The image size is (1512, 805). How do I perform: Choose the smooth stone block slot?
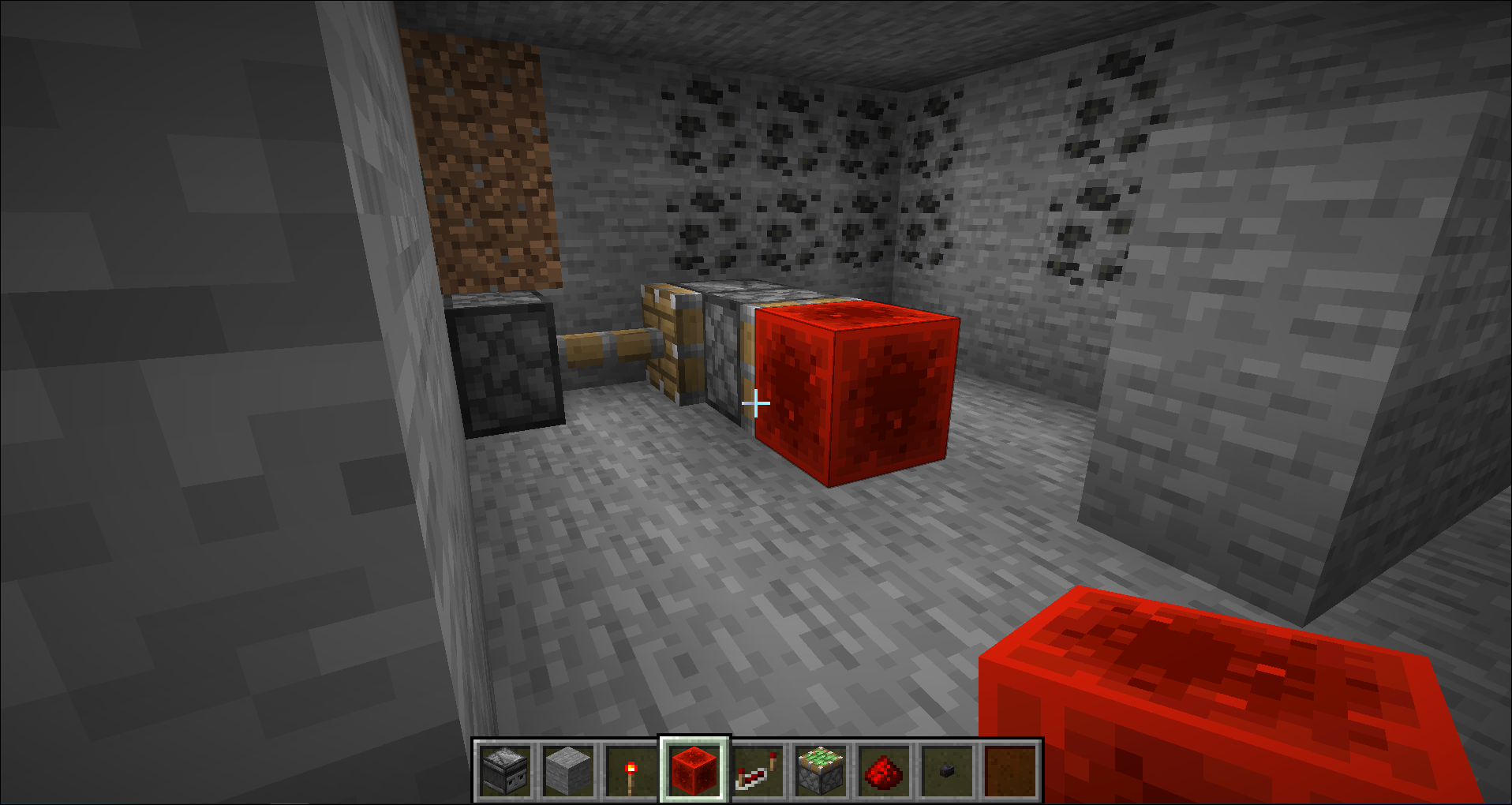coord(568,770)
